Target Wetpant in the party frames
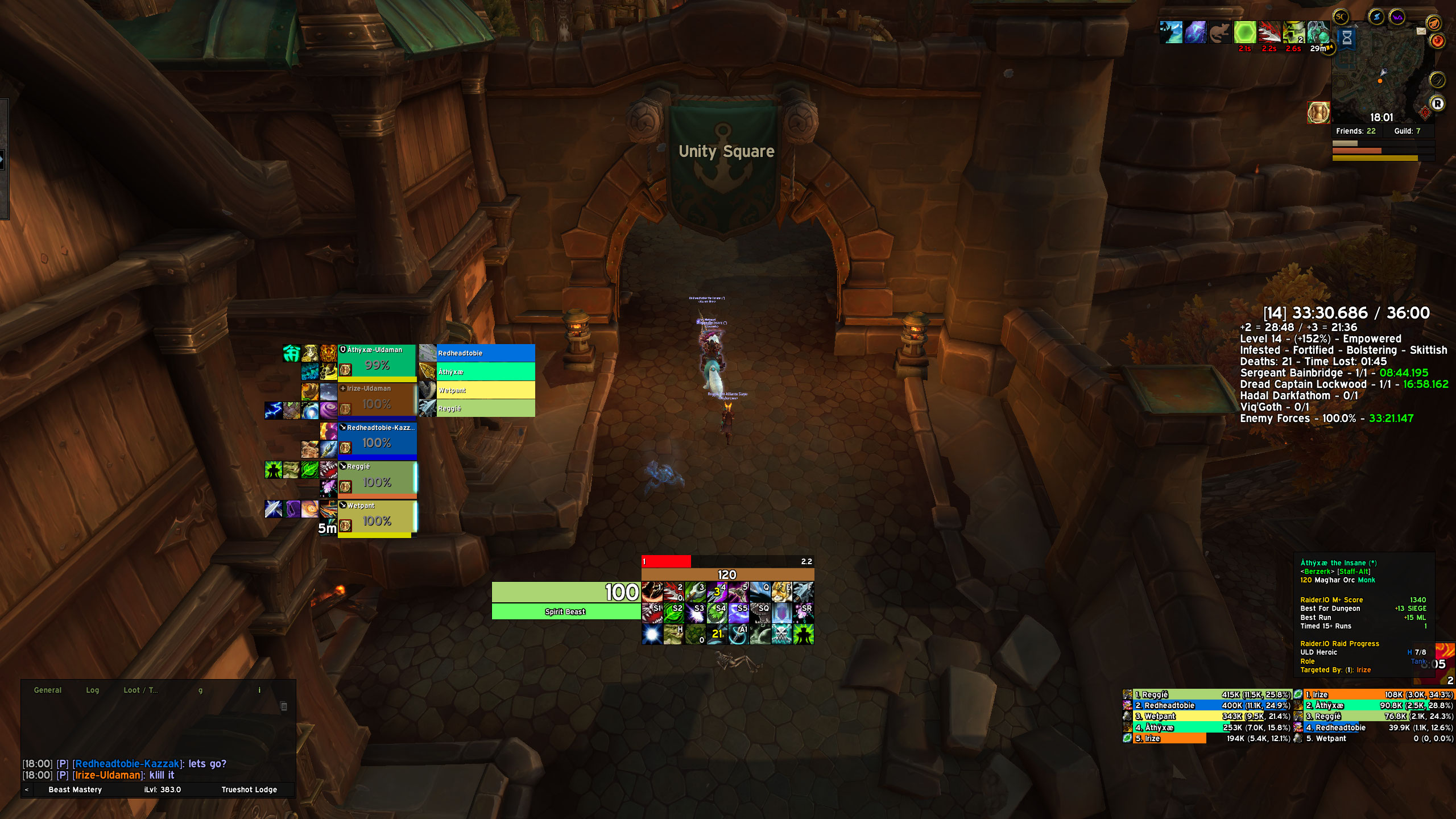 [377, 516]
